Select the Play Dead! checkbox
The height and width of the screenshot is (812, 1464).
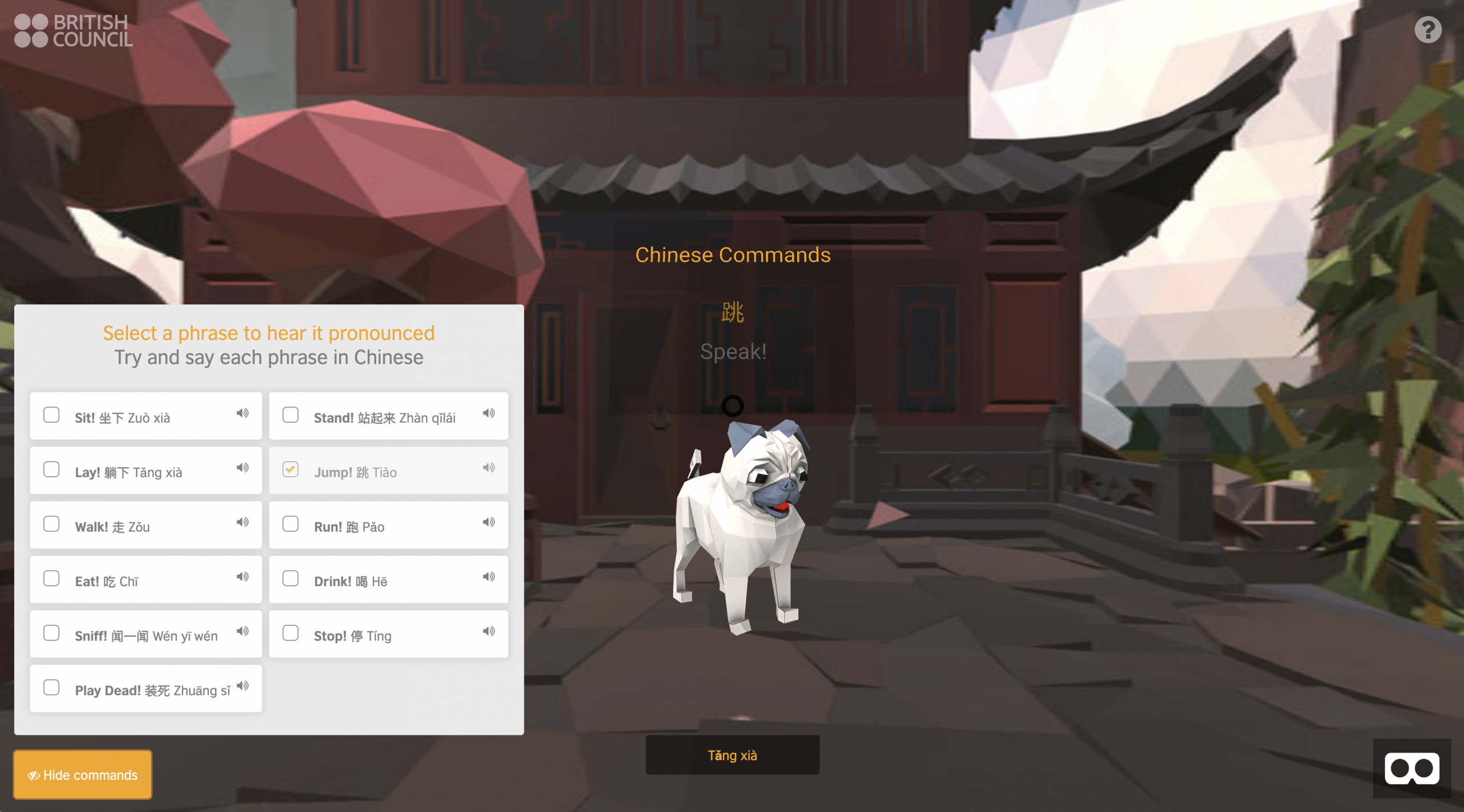click(51, 687)
